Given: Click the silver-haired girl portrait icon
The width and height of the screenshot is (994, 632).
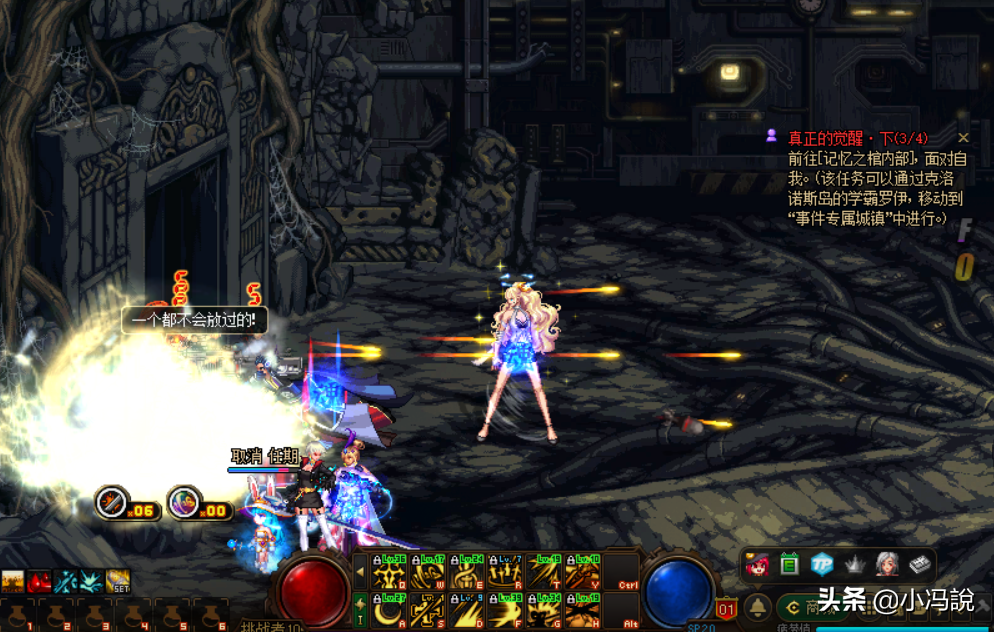Looking at the screenshot, I should point(887,564).
